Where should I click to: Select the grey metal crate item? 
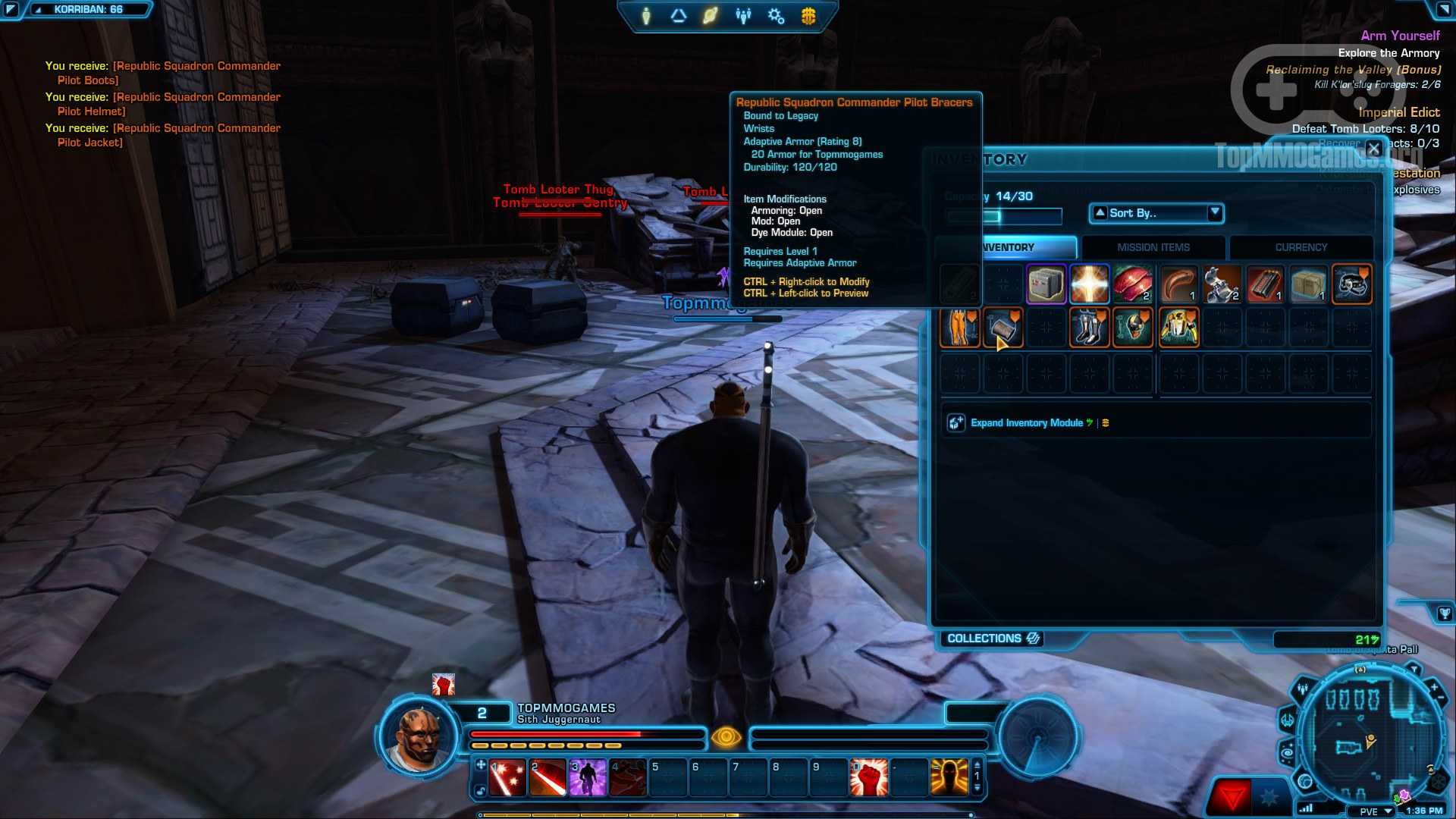1046,284
